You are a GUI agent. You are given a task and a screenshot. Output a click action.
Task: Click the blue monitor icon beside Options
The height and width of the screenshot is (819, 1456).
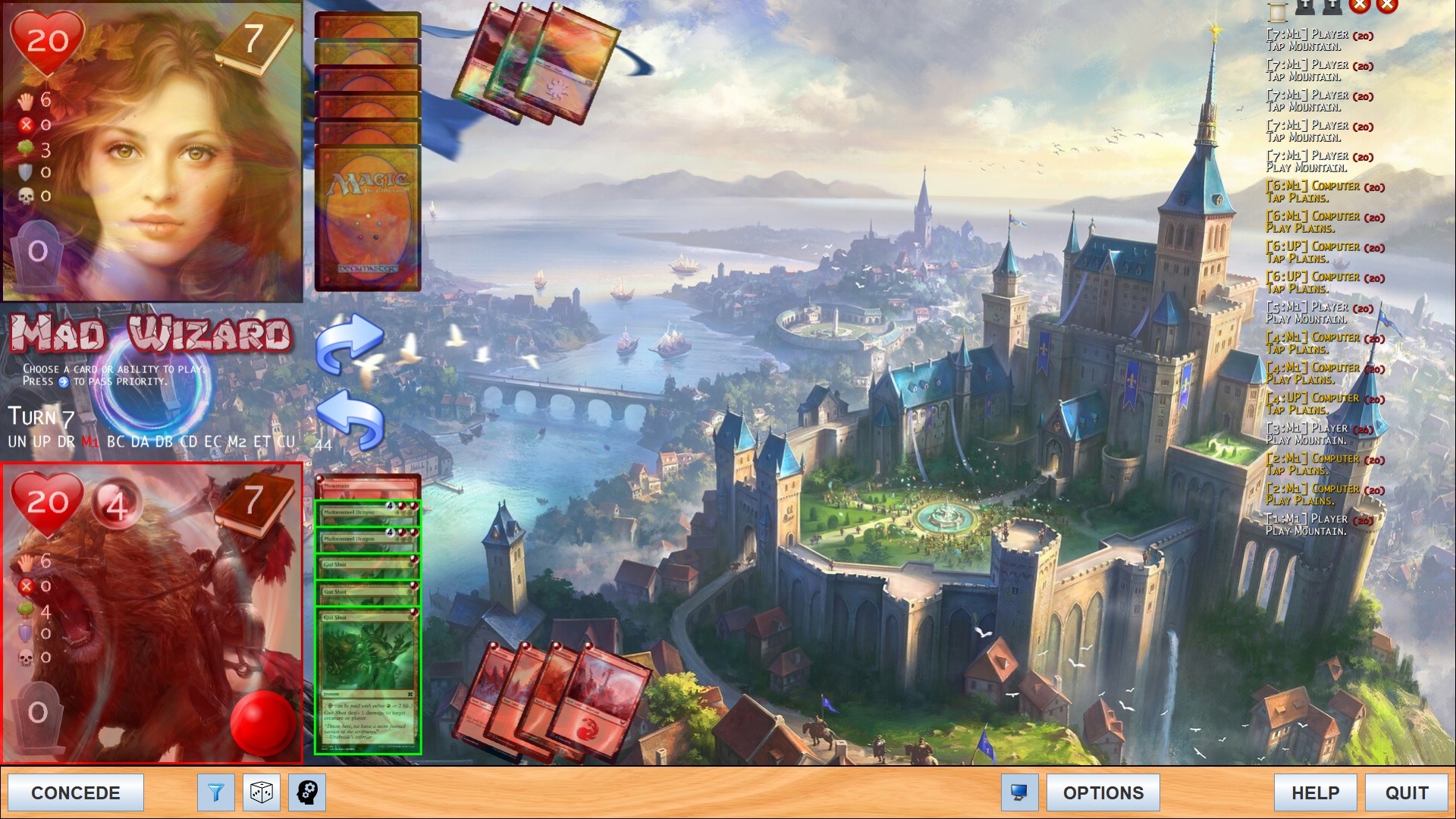point(1019,792)
